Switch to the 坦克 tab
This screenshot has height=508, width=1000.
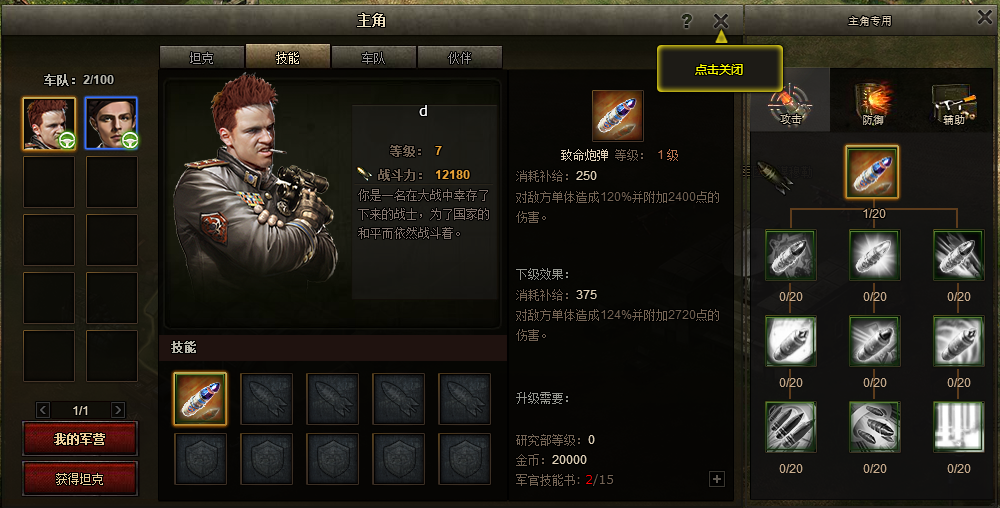(x=201, y=58)
